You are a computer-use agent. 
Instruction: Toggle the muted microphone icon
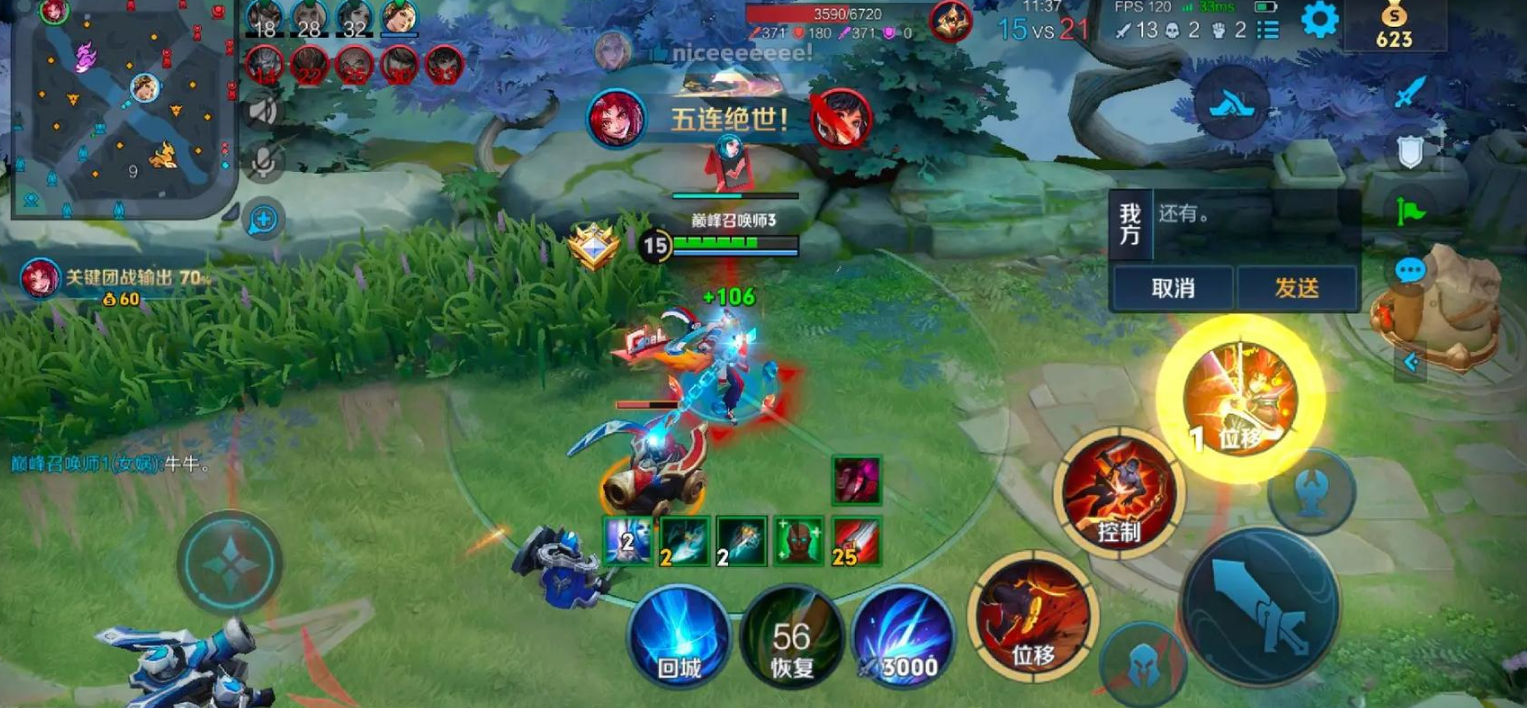click(x=263, y=162)
